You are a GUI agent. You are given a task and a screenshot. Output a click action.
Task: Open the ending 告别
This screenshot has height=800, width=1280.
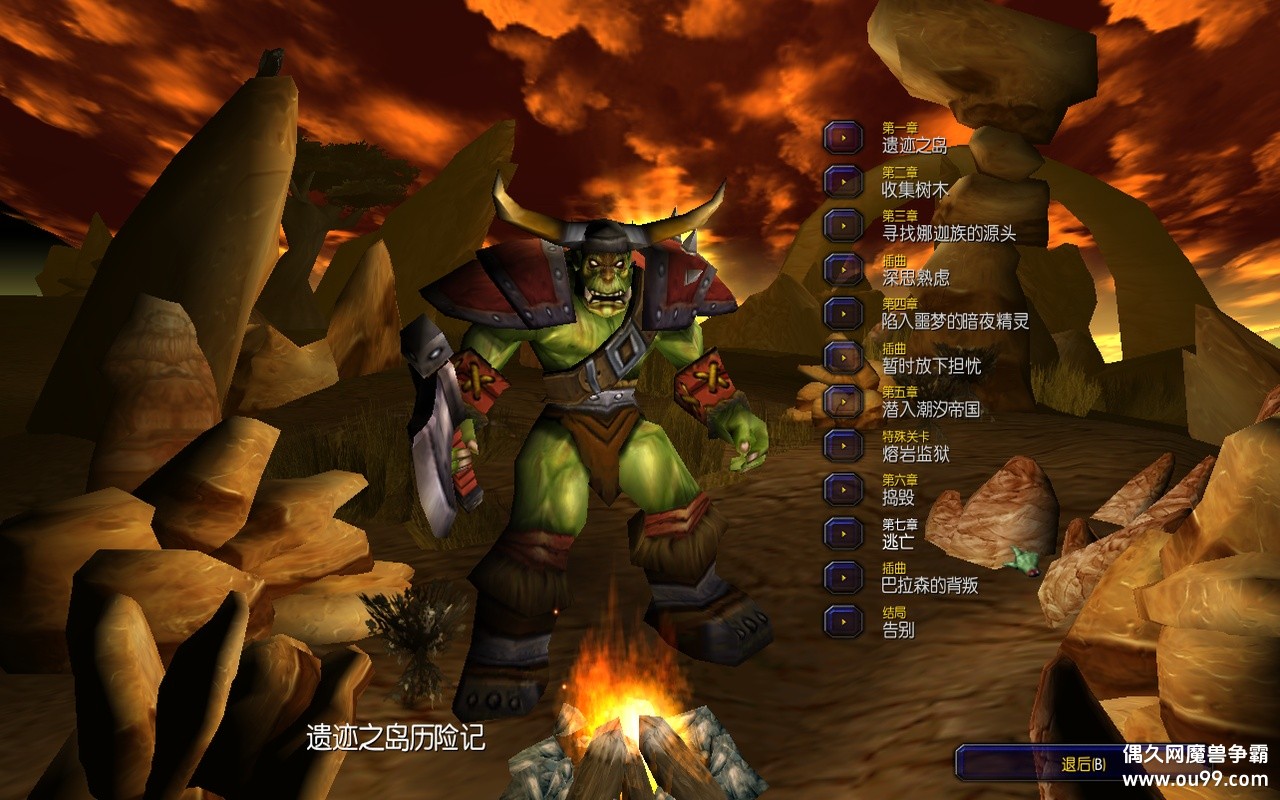pyautogui.click(x=843, y=621)
